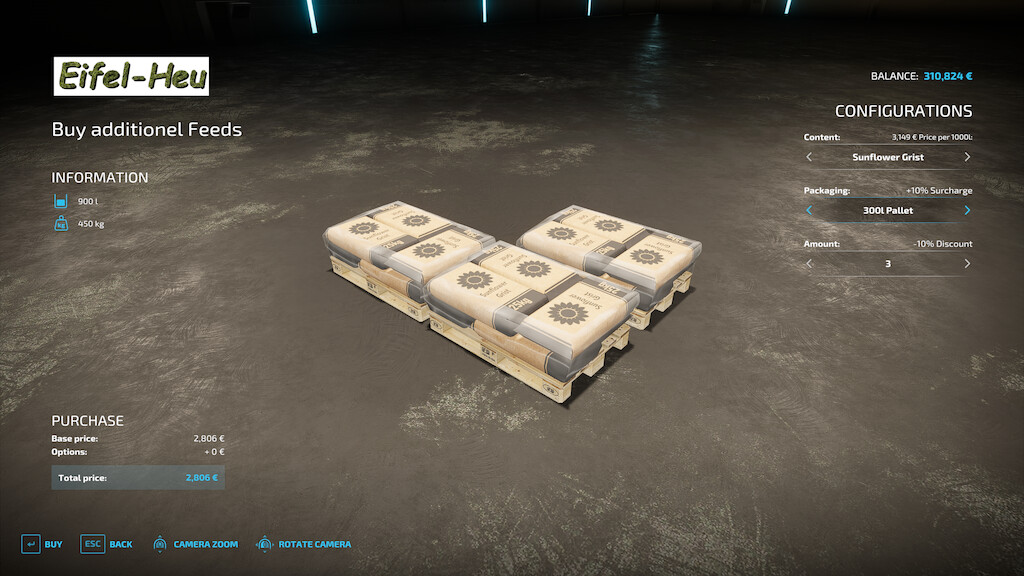Go back from the shop screen
1024x576 pixels.
(x=107, y=544)
